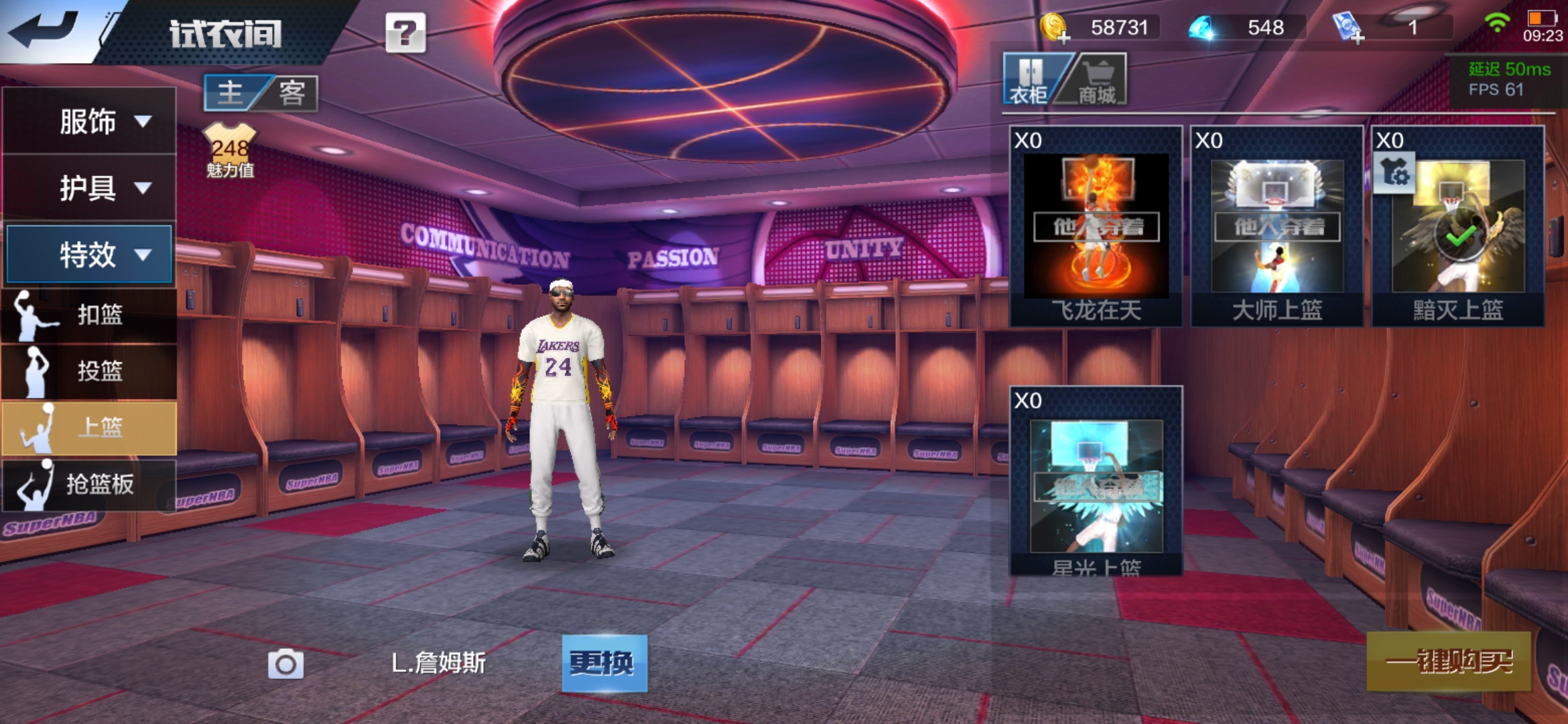The height and width of the screenshot is (724, 1568).
Task: Select the 大师上篮 effect card
Action: (x=1277, y=227)
